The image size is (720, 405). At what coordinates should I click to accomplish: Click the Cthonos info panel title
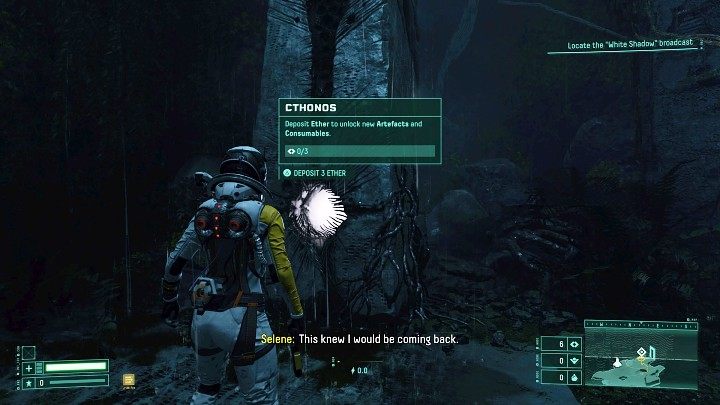coord(311,107)
